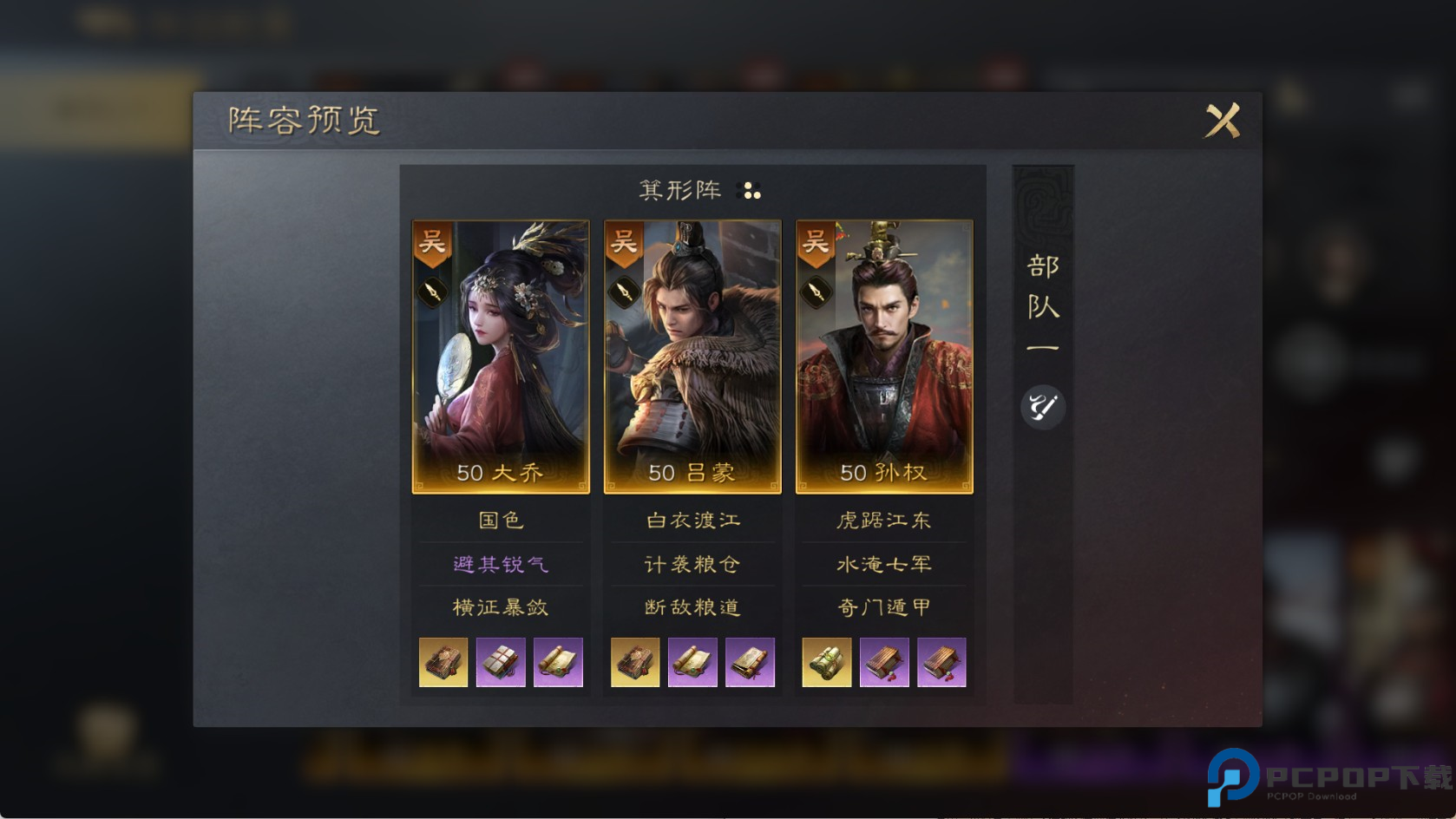Select the 箕形阵 formation label

pyautogui.click(x=681, y=189)
